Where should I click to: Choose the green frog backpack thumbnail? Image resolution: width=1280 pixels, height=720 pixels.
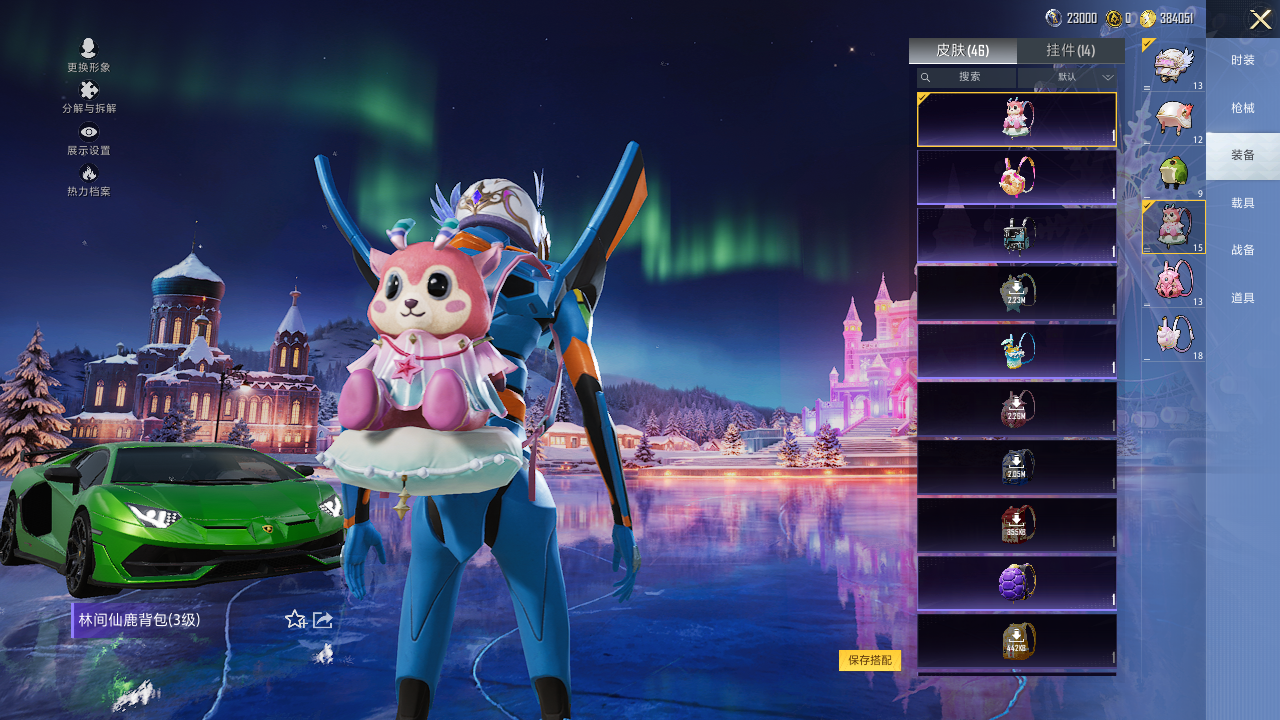[x=1172, y=172]
